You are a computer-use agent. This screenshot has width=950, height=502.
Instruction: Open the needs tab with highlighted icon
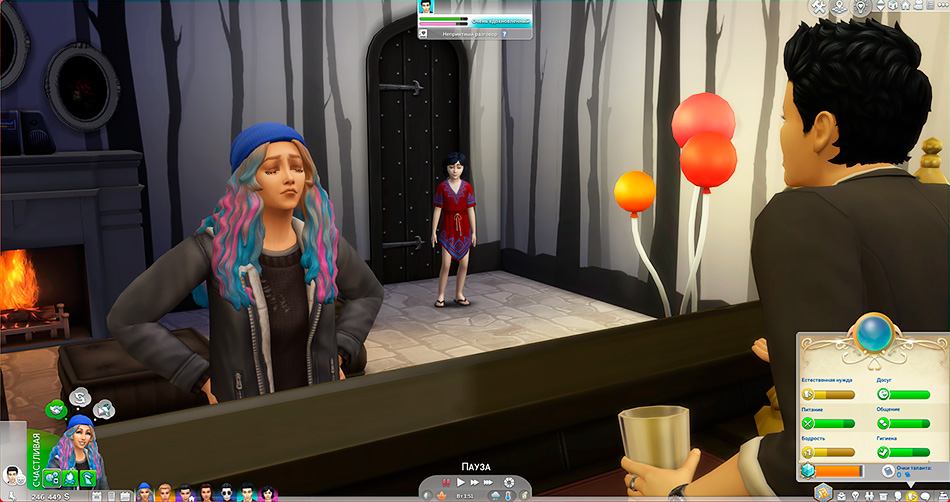coord(912,495)
